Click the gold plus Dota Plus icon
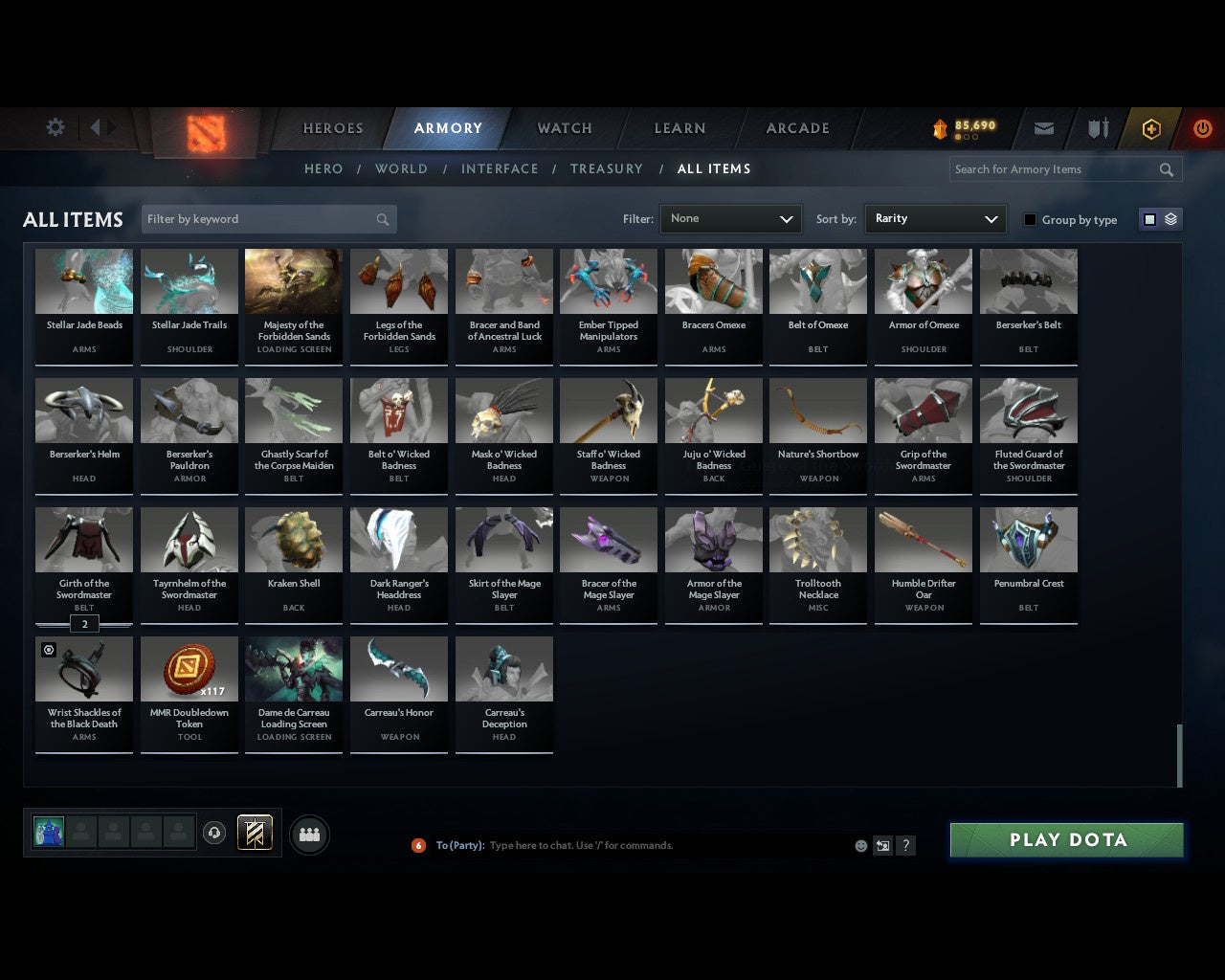Viewport: 1225px width, 980px height. (1151, 127)
